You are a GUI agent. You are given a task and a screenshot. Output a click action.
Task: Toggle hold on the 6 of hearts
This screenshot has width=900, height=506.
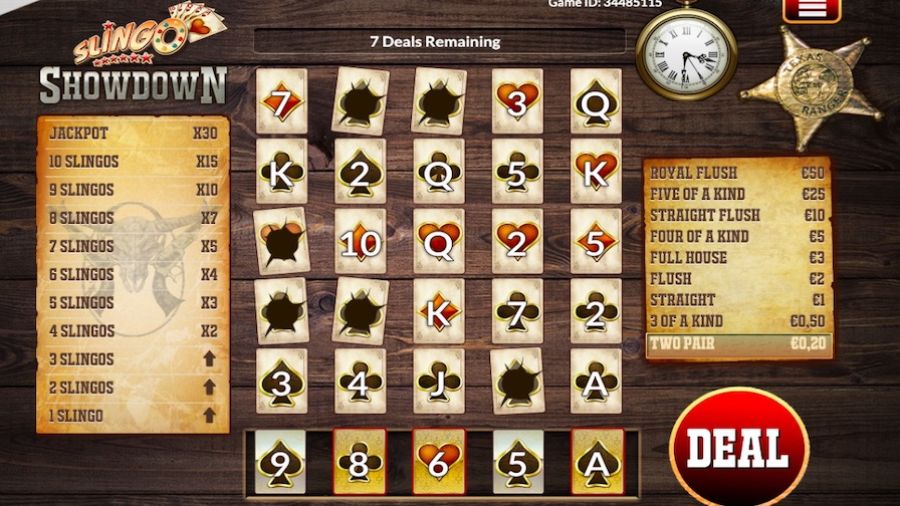pyautogui.click(x=438, y=461)
